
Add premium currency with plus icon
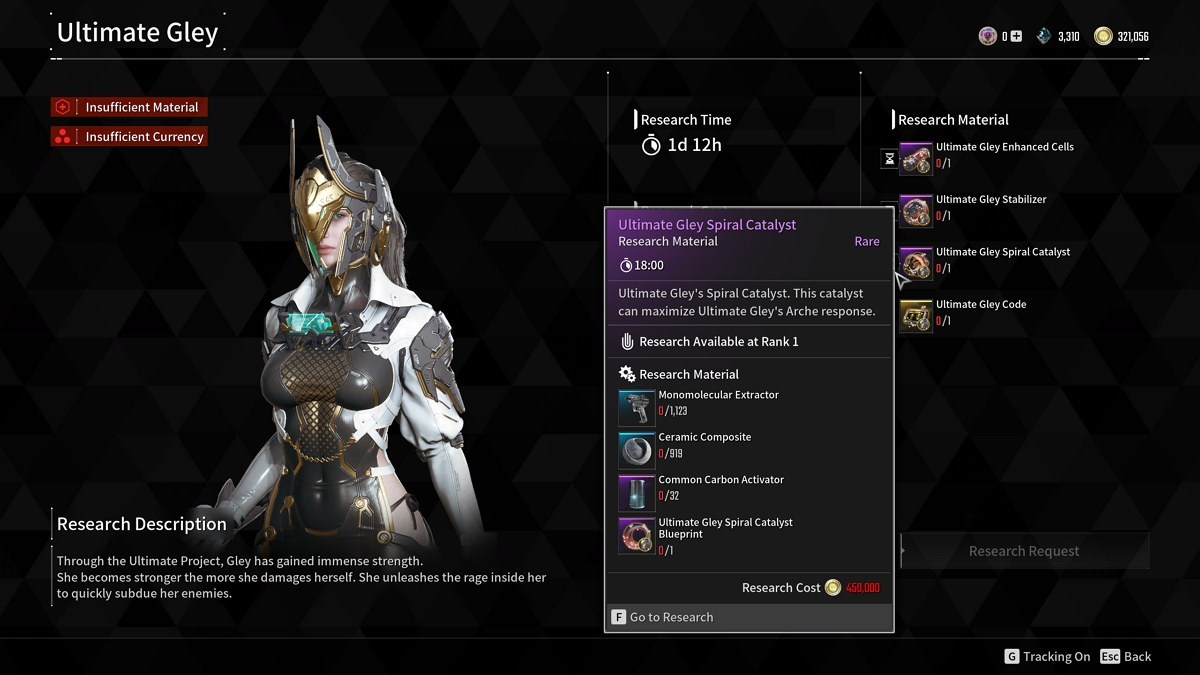coord(1016,37)
